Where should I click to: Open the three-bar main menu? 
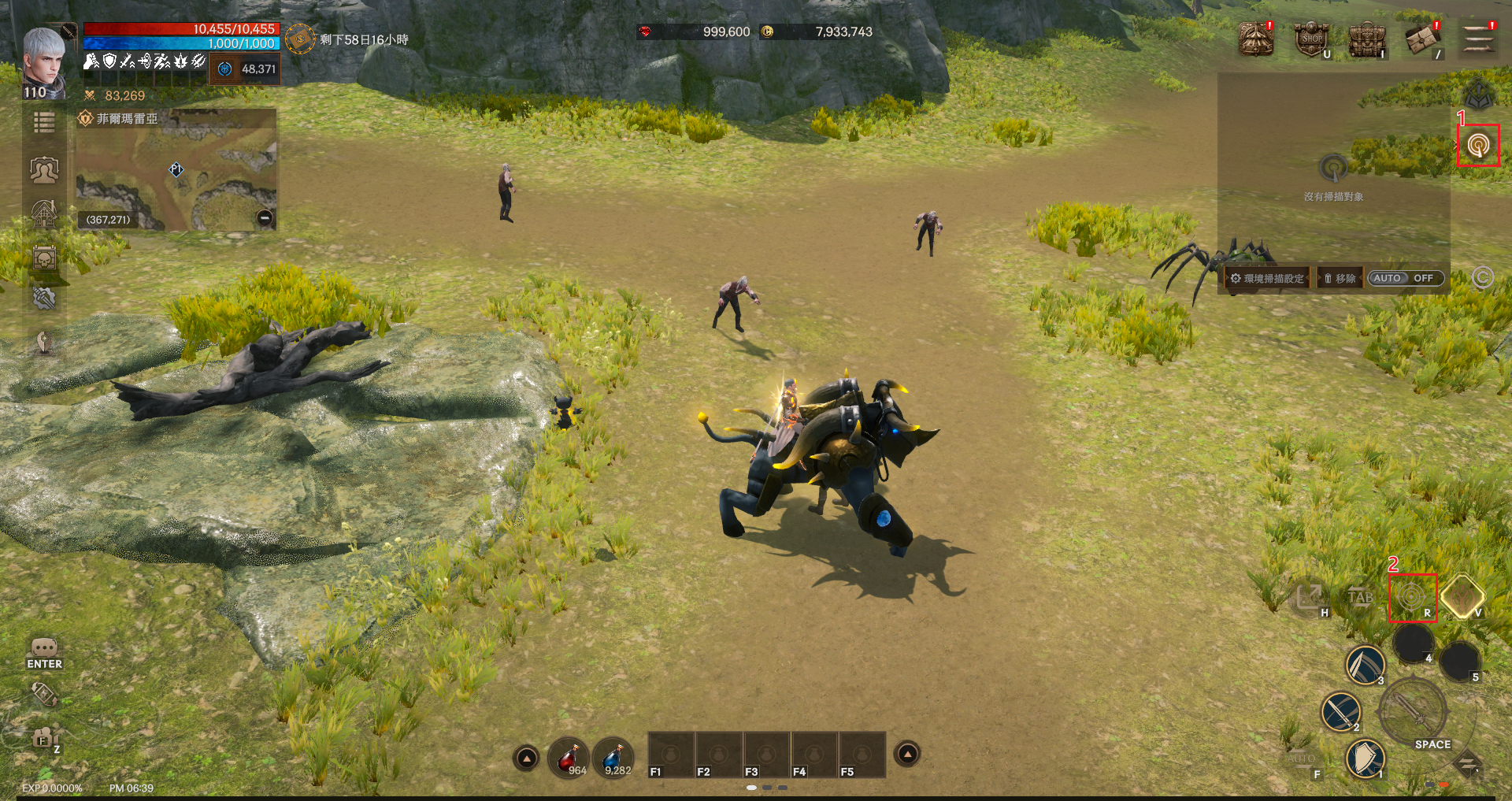[1478, 39]
